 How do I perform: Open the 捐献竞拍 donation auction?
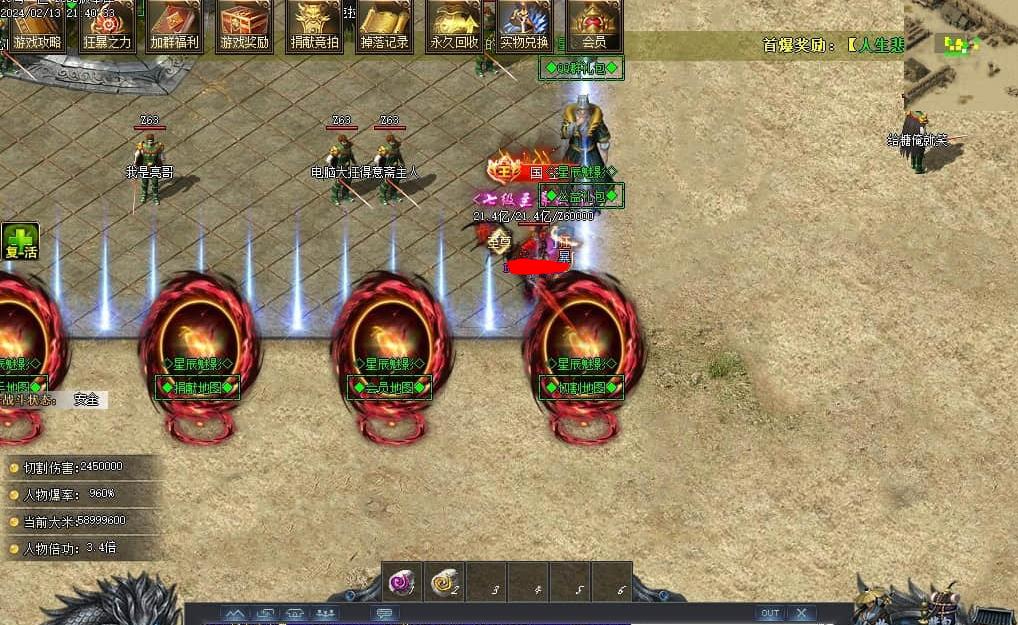(x=314, y=26)
